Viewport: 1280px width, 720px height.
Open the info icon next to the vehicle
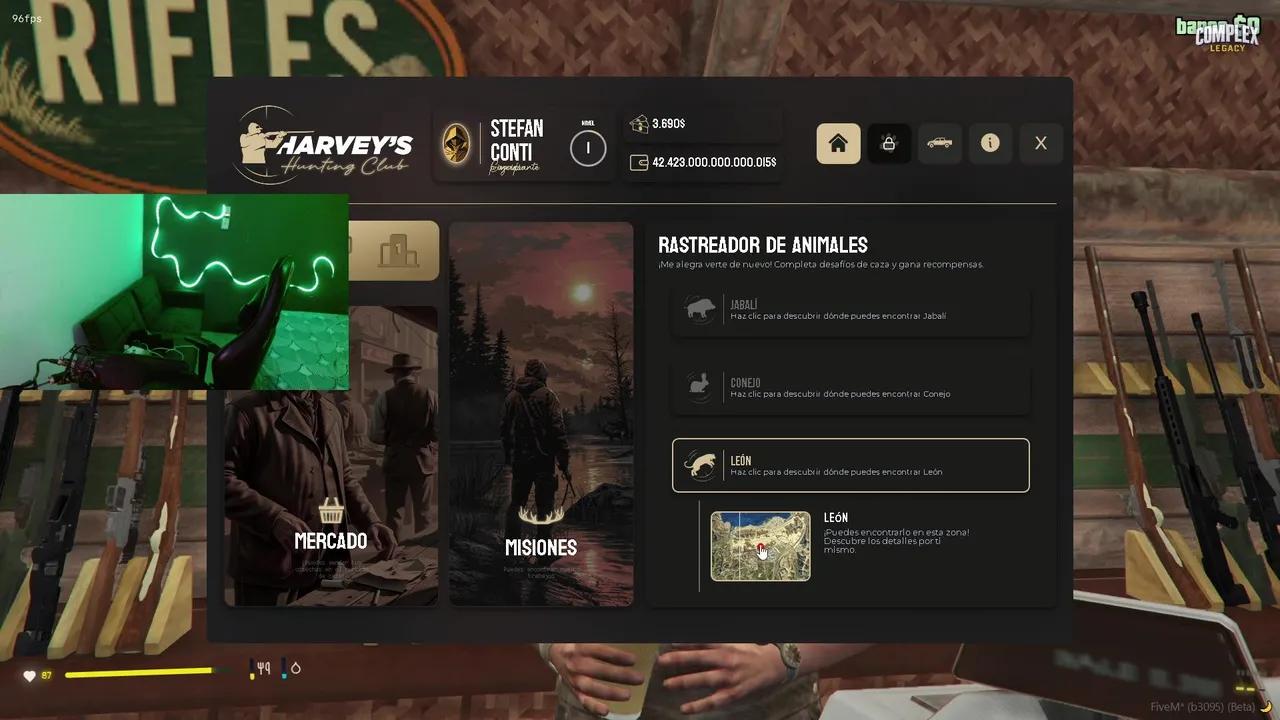click(990, 143)
